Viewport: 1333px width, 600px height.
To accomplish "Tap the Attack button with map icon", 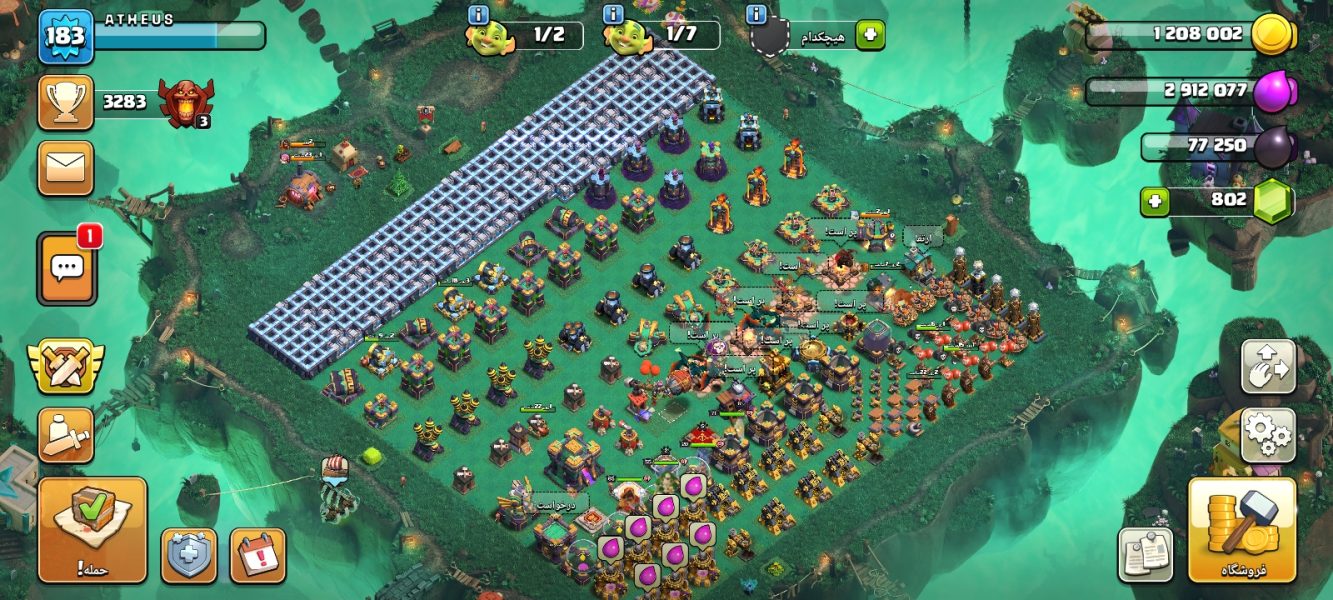I will 92,530.
